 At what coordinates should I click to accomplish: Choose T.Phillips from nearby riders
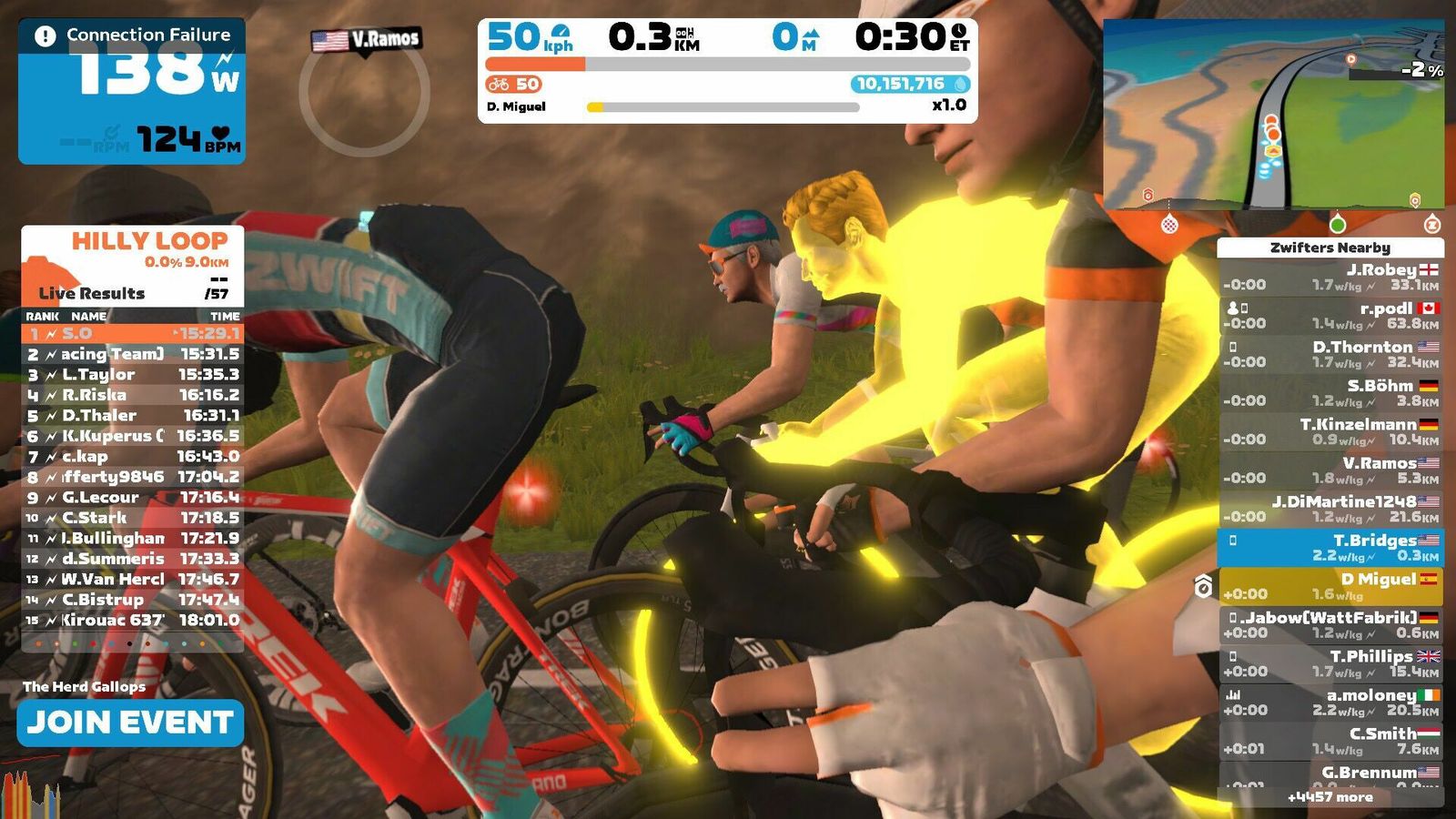[1330, 663]
